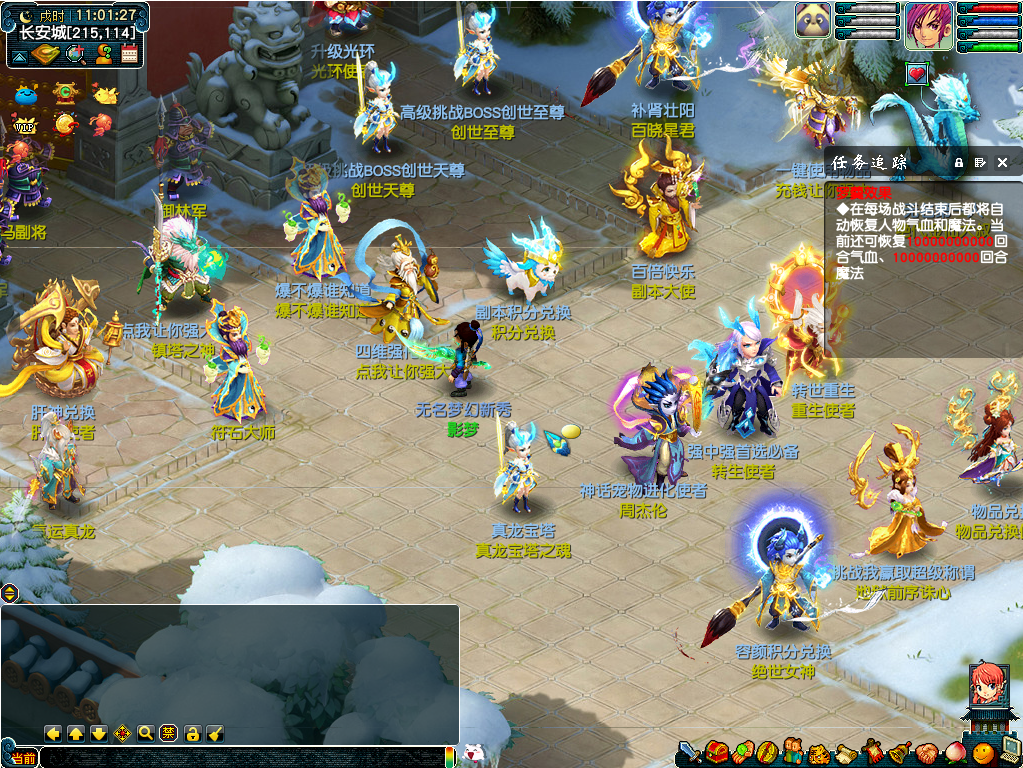Close the quest tracker panel
Screen dimensions: 1023x768
pos(1003,162)
